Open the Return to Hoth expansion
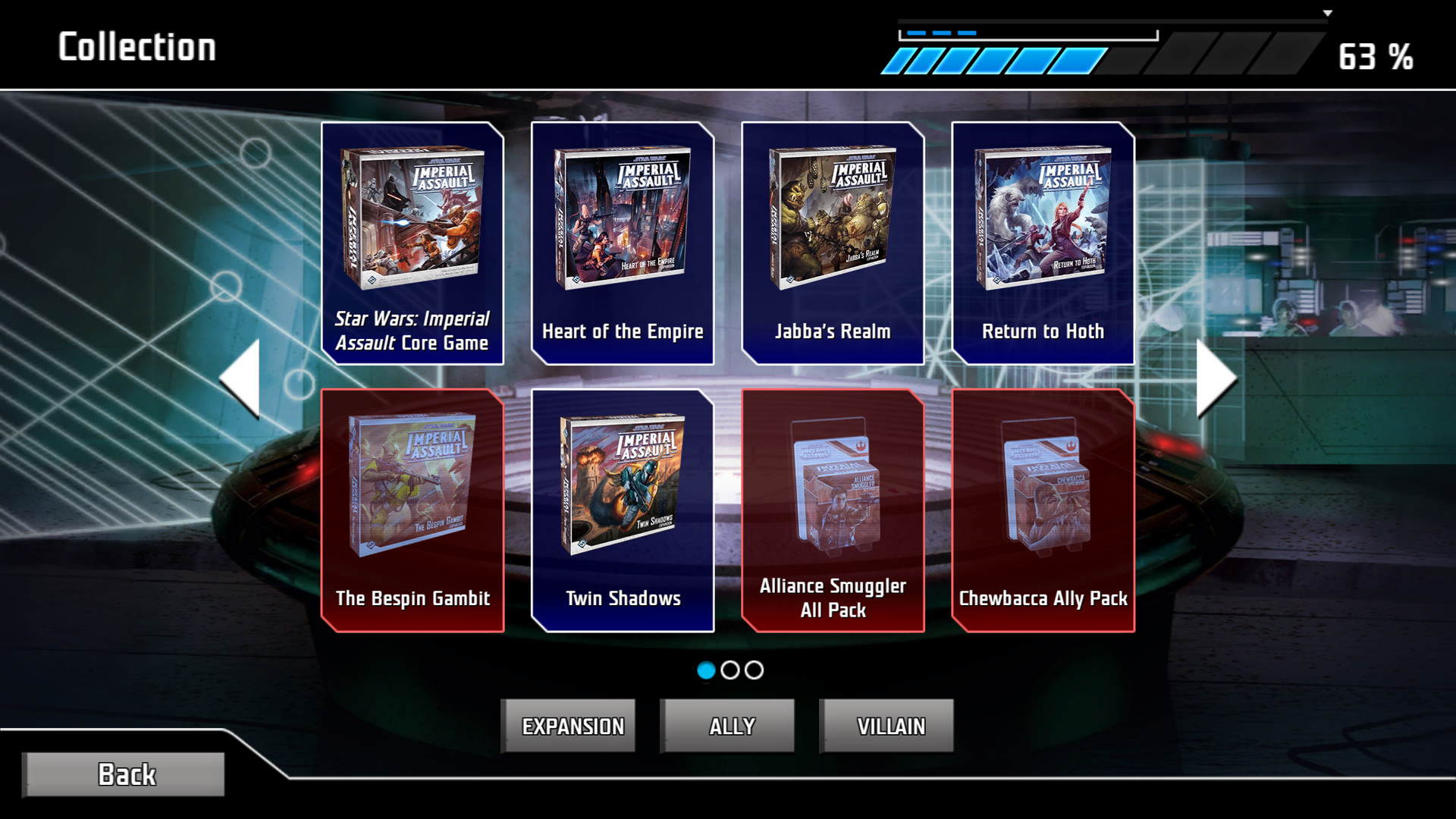 click(1041, 243)
